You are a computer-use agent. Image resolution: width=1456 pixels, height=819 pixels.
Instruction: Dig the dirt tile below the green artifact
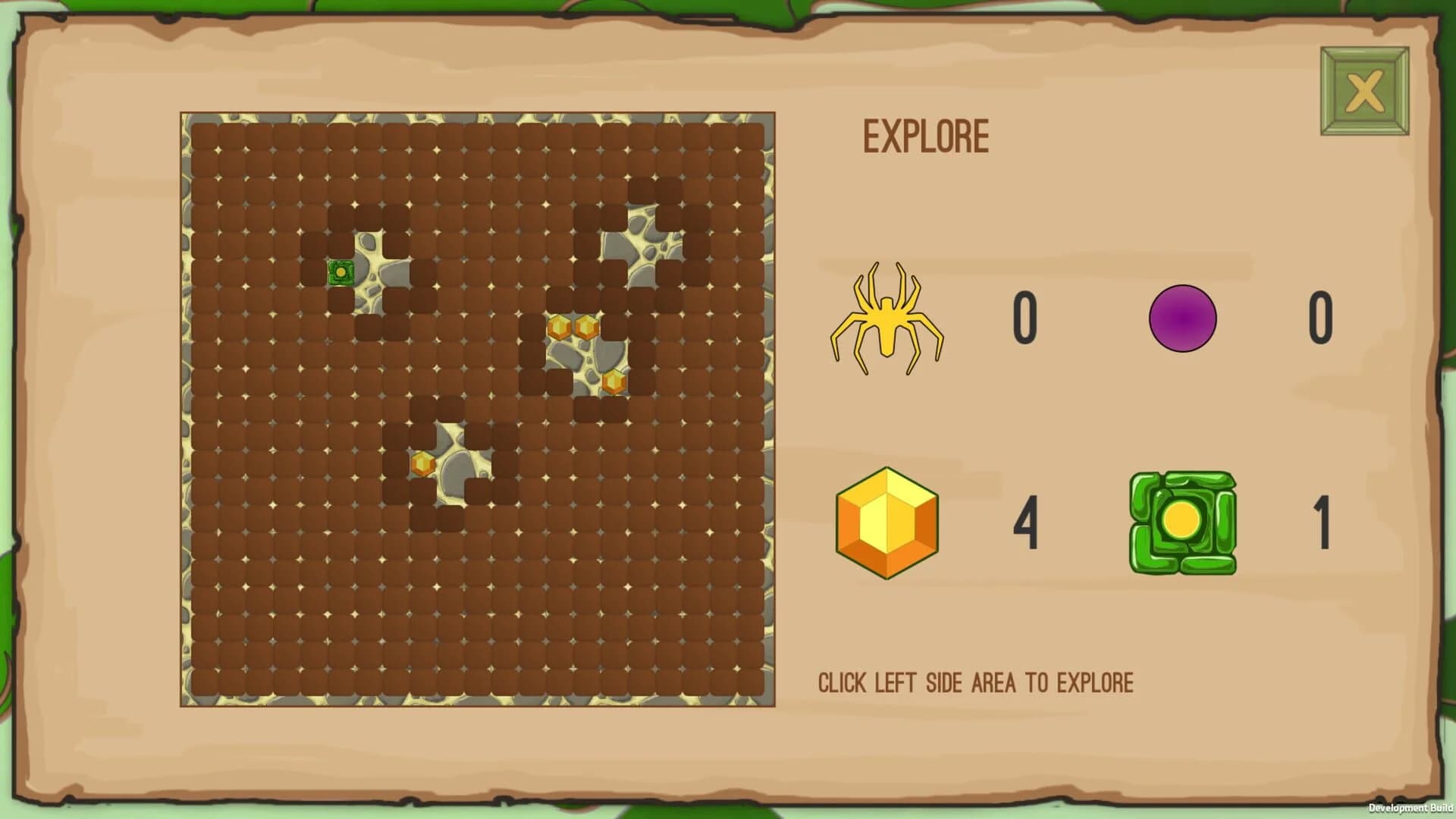(341, 300)
